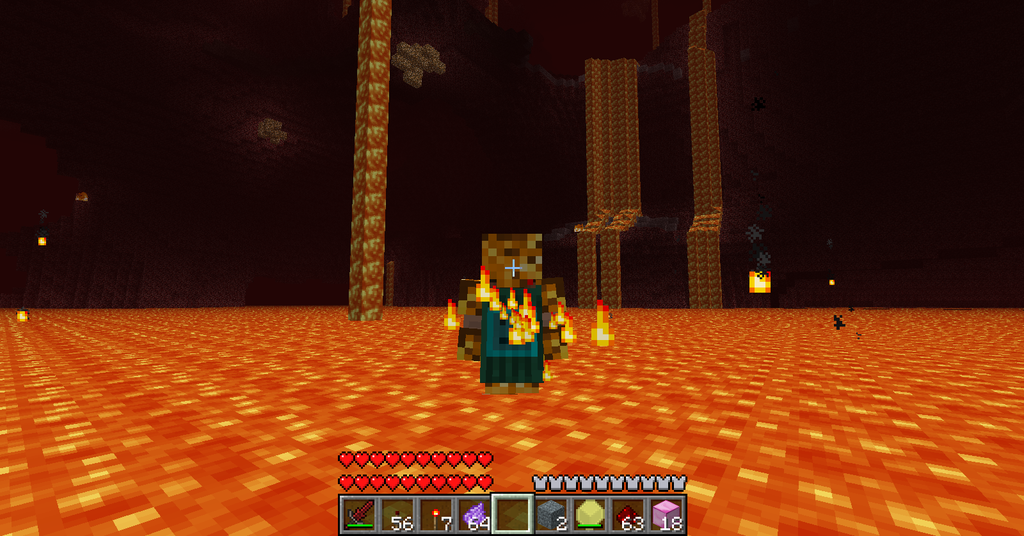1024x536 pixels.
Task: Choose the red dust stack of 63
Action: [x=627, y=515]
